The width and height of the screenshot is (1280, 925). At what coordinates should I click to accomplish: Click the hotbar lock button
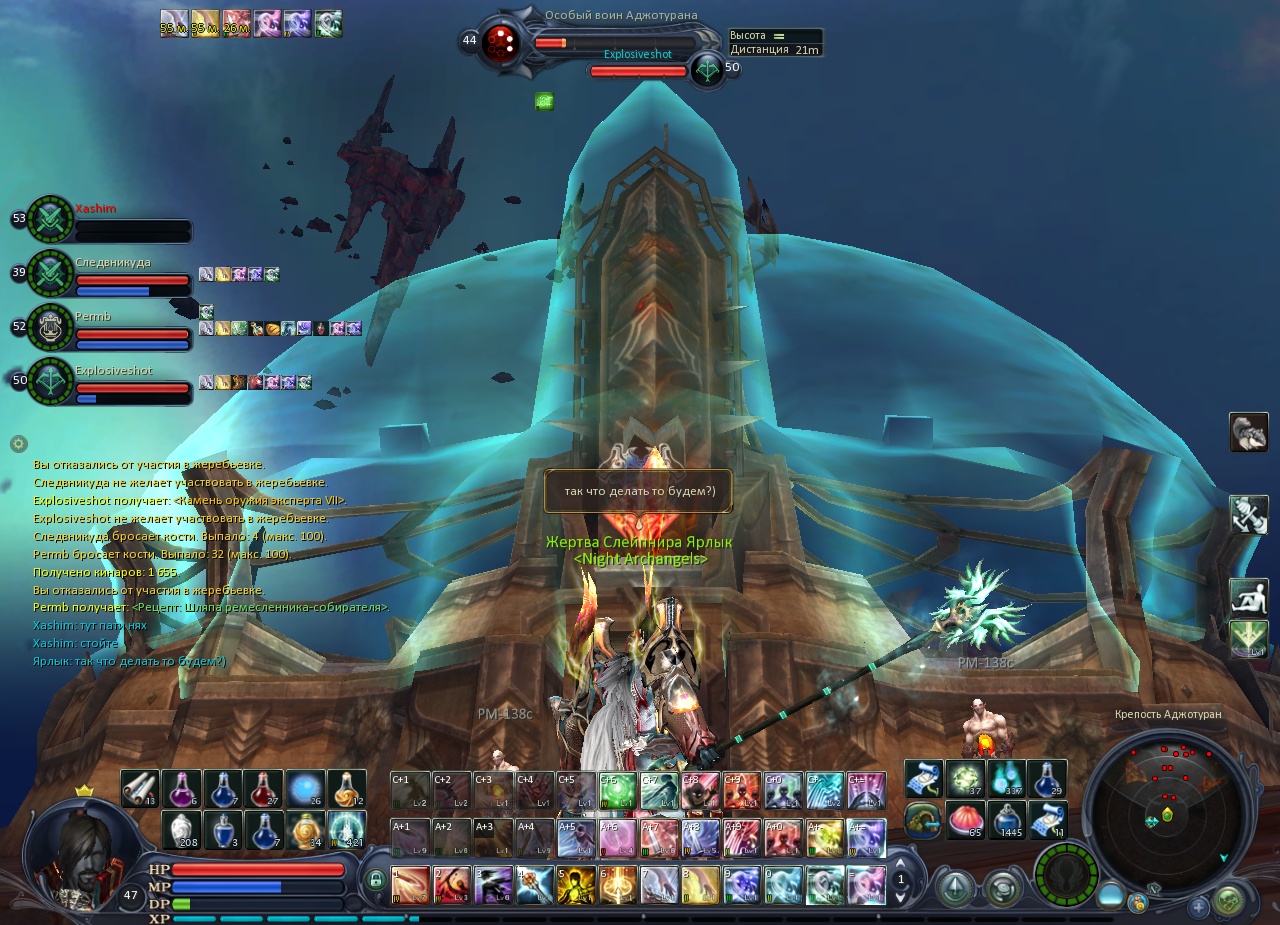(376, 881)
